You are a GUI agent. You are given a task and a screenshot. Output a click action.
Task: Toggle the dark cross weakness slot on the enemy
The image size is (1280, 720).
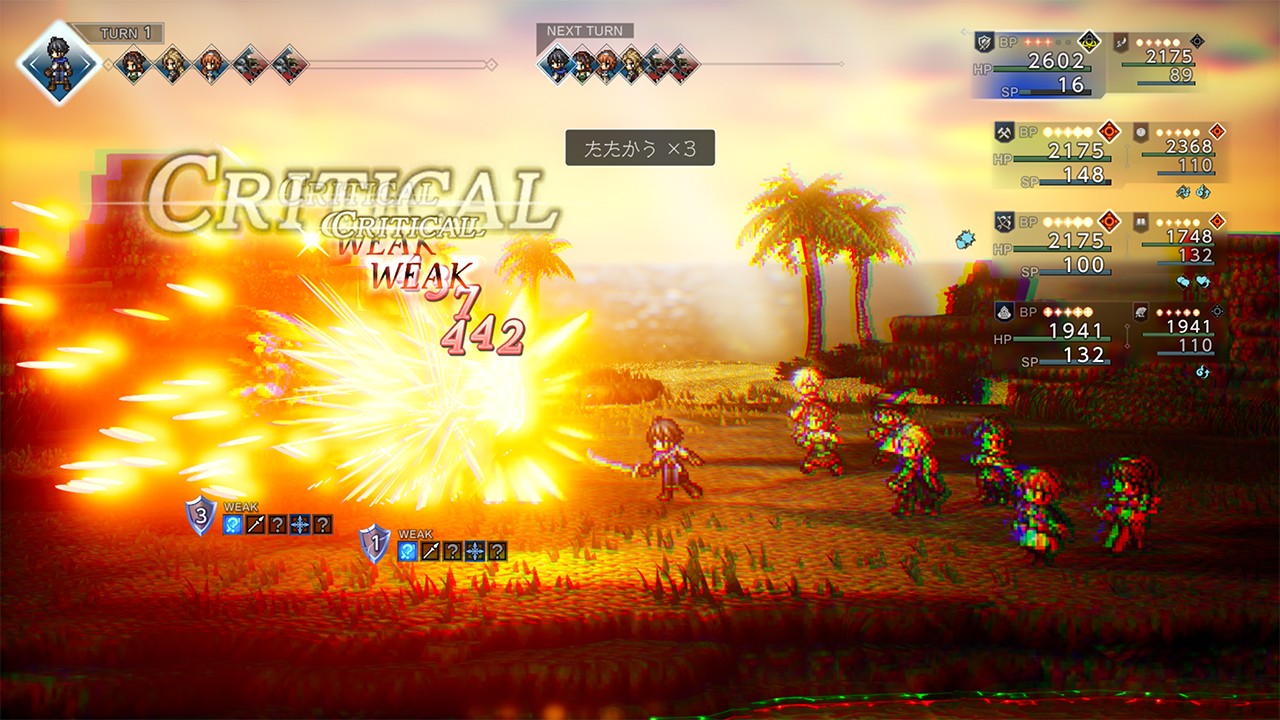click(299, 523)
